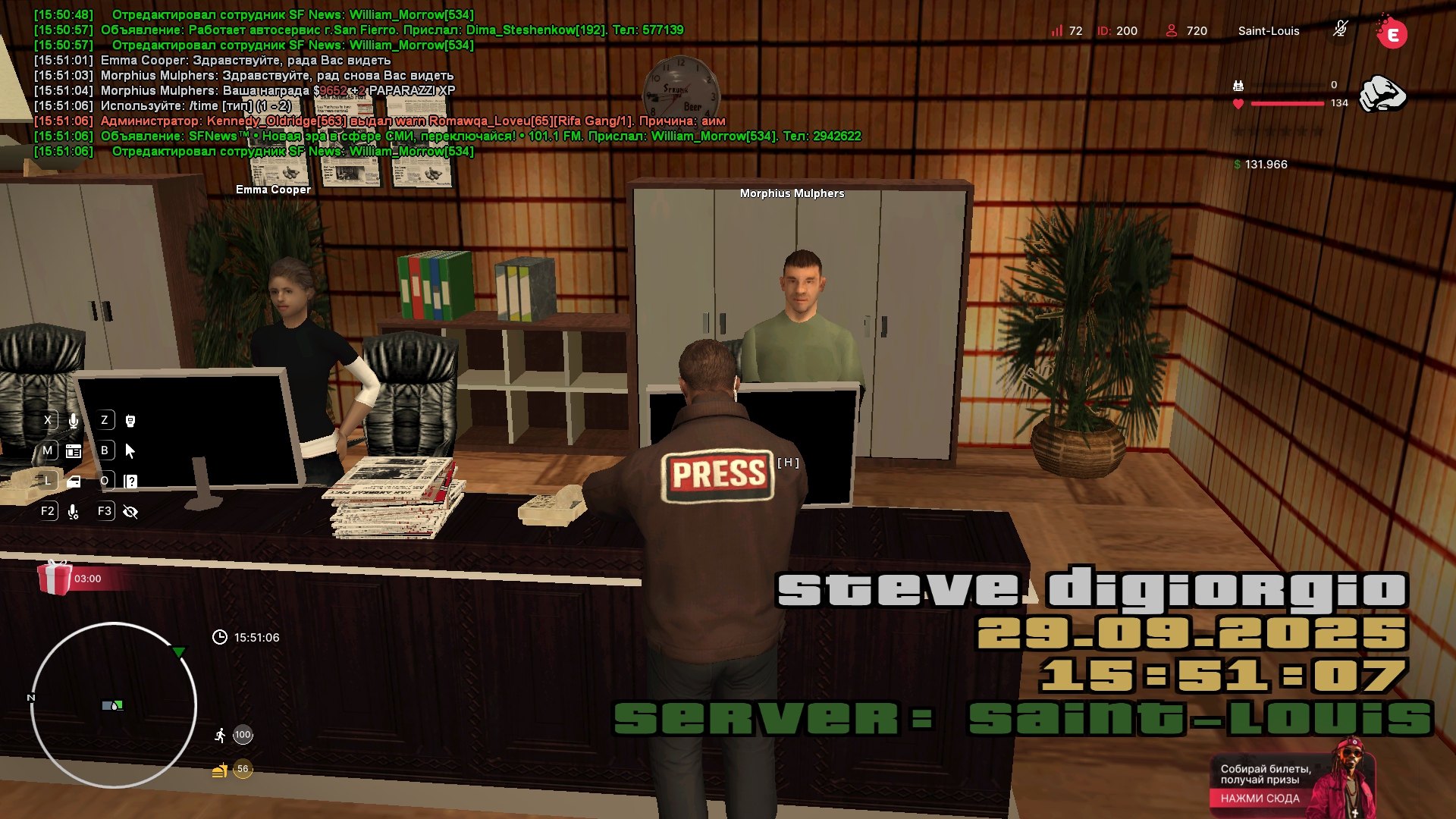Viewport: 1456px width, 819px height.
Task: Click the circular minimap
Action: pyautogui.click(x=114, y=705)
